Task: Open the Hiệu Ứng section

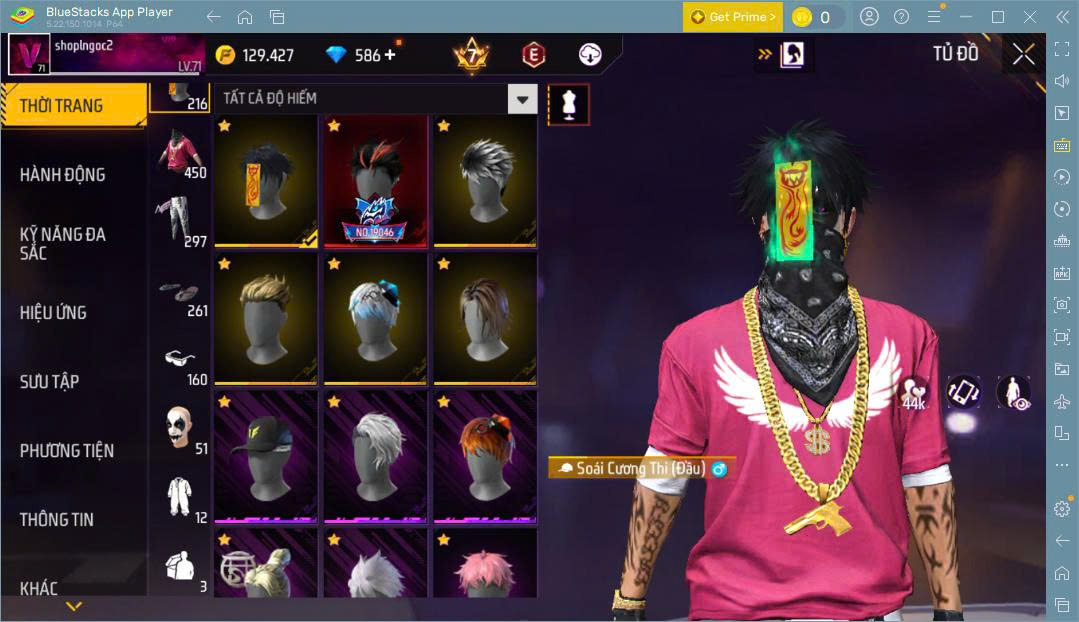Action: [53, 312]
